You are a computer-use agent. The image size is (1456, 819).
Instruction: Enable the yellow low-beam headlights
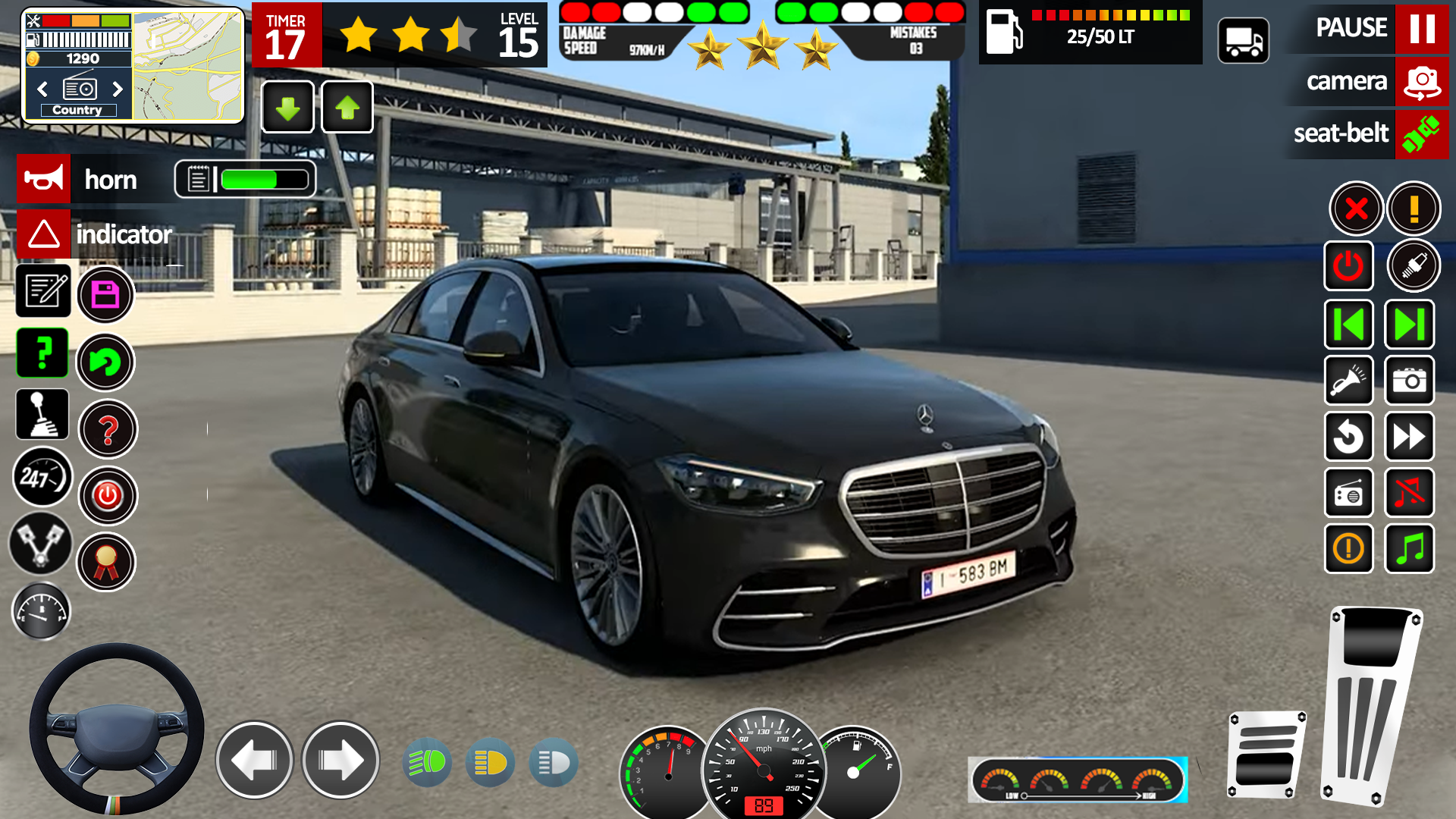point(490,762)
